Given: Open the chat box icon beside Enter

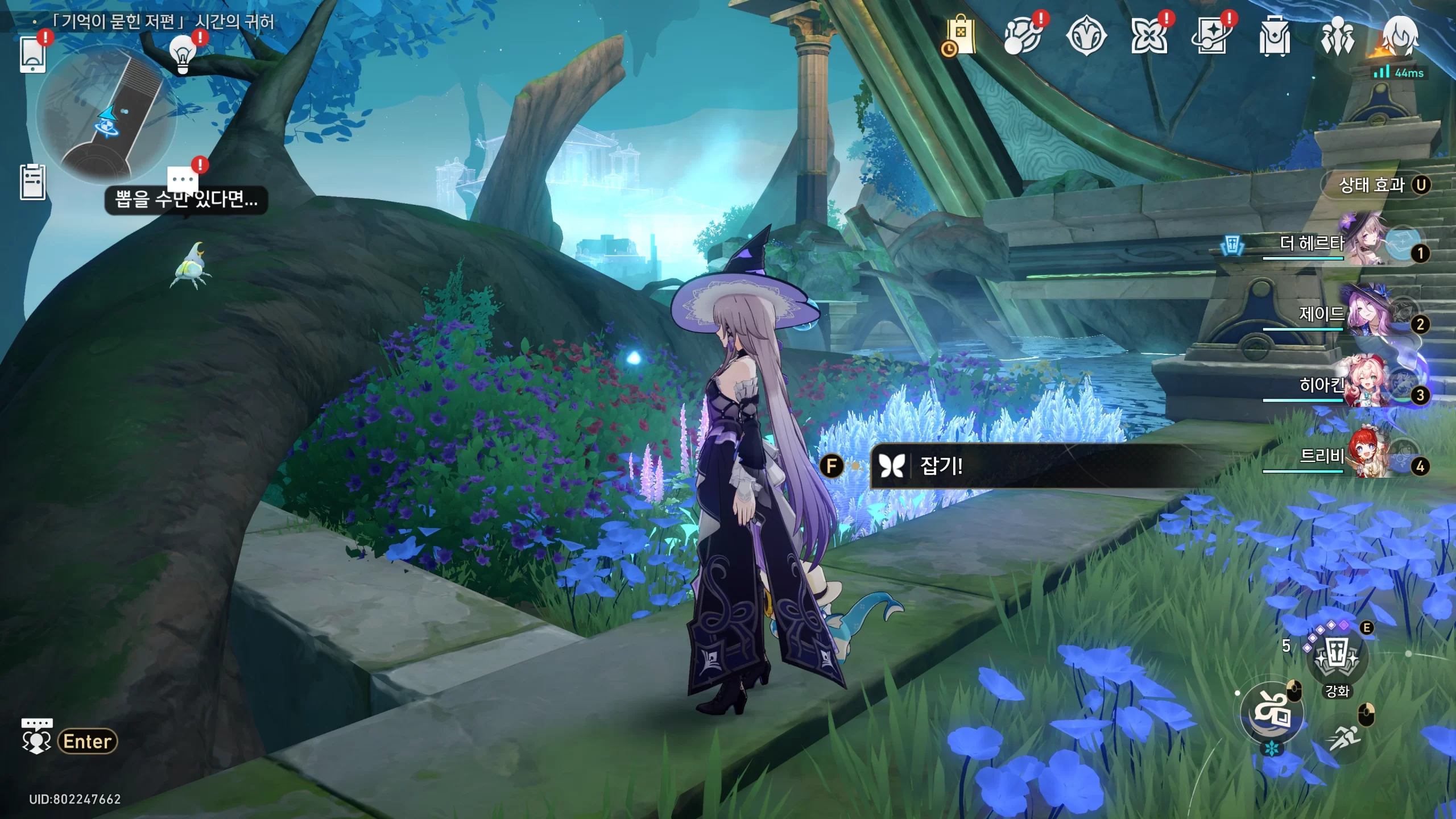Looking at the screenshot, I should 36,737.
